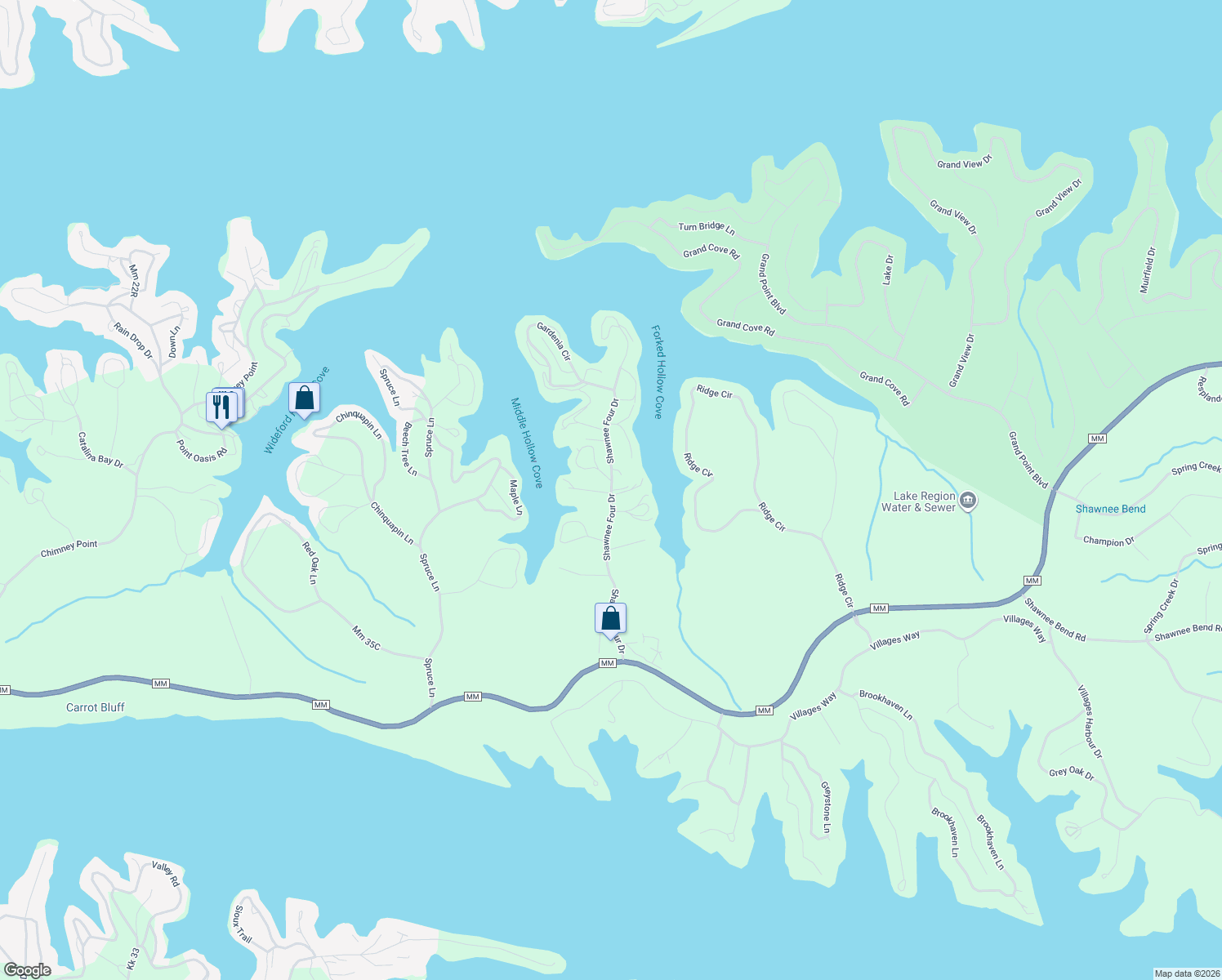
Task: Select the shopping bag marker near Shawnee Four Dr
Action: [610, 618]
